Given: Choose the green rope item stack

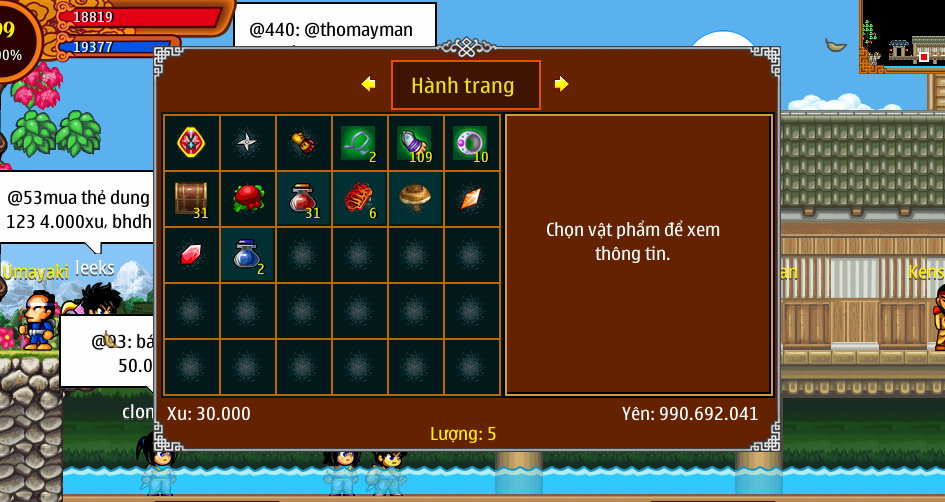Looking at the screenshot, I should (359, 142).
